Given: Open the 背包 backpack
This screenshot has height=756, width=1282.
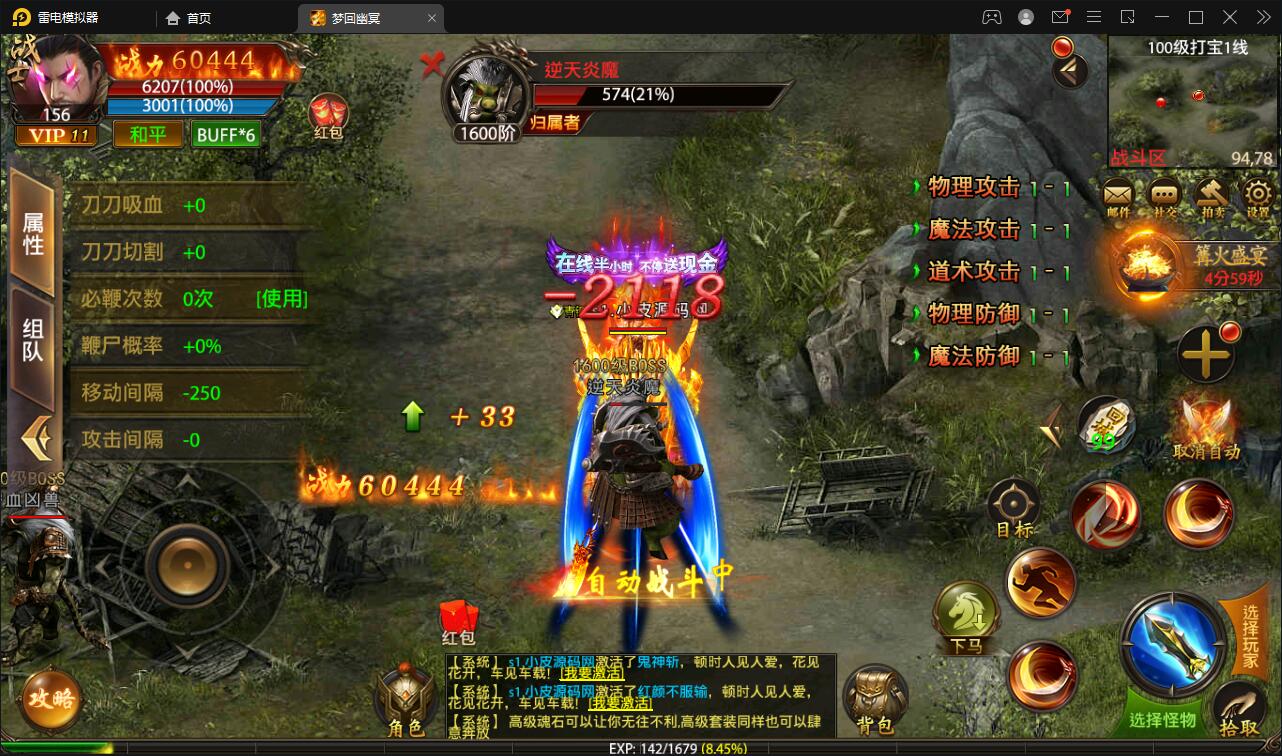Looking at the screenshot, I should coord(876,695).
